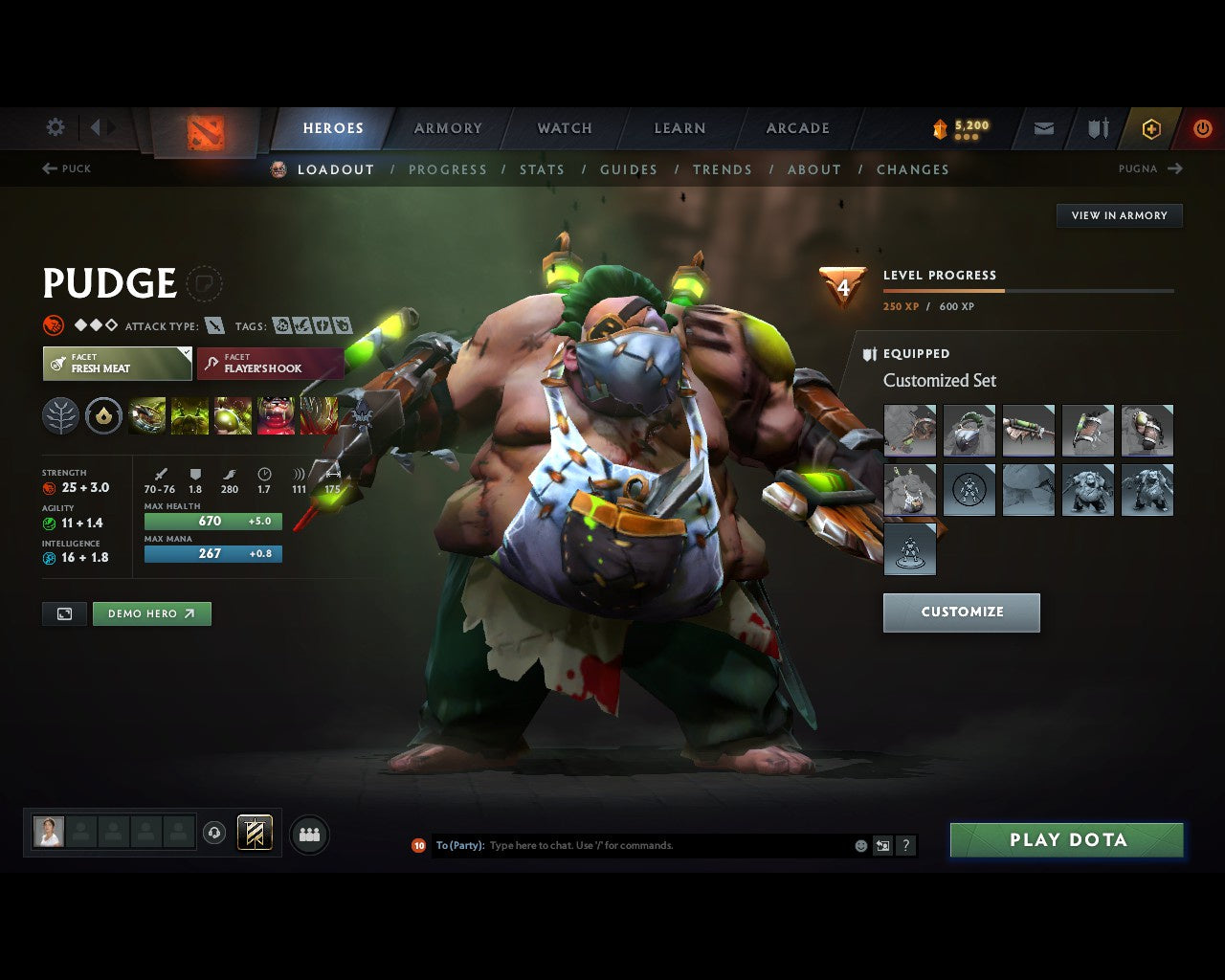1225x980 pixels.
Task: Select the Meat Hook ability icon
Action: (145, 415)
